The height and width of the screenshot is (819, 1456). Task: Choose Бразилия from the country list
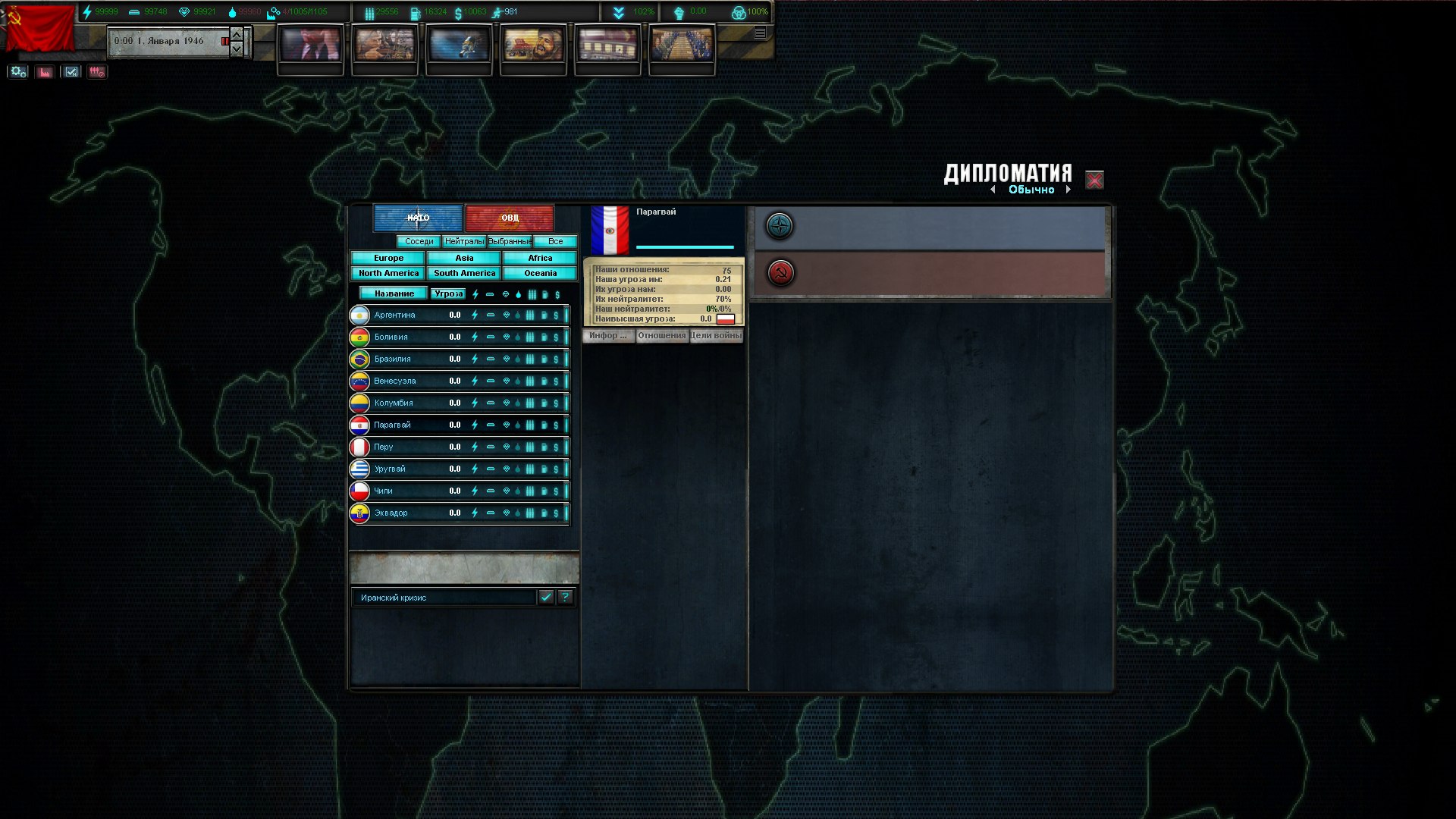392,359
